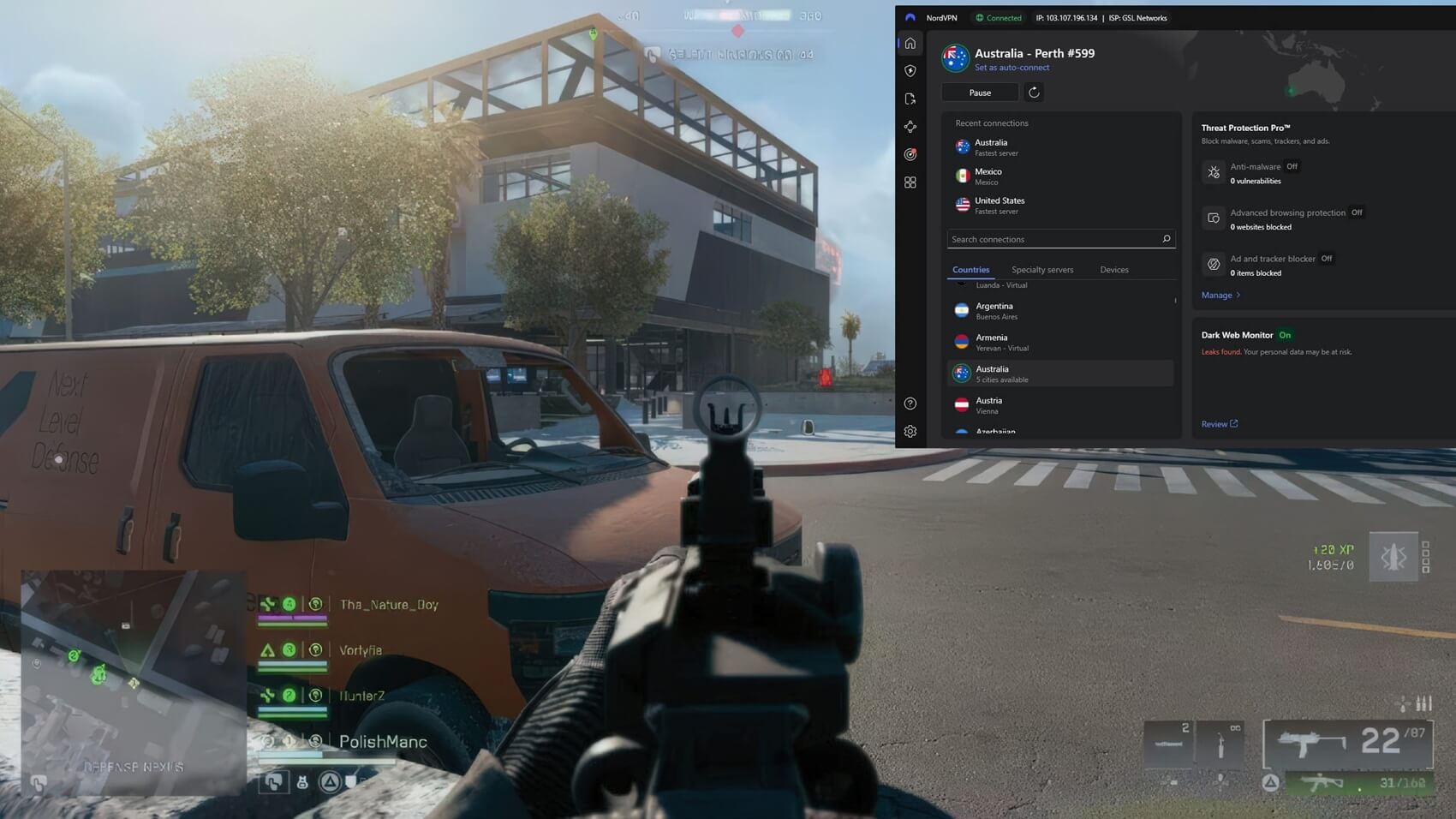
Task: Activate the class ability icon above the ammo panel
Action: pyautogui.click(x=1393, y=557)
